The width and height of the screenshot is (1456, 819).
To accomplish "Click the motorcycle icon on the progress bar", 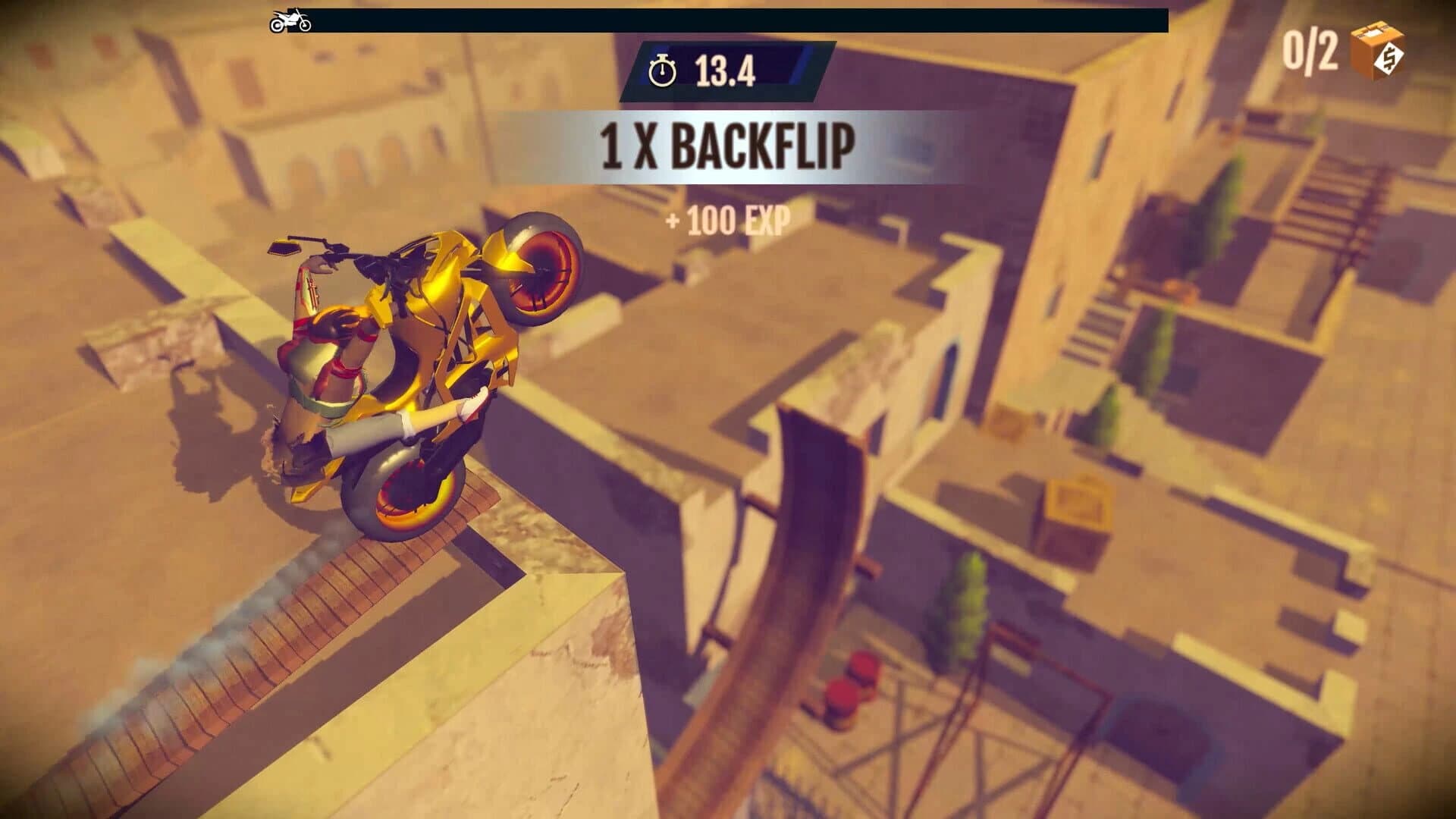I will (x=290, y=20).
